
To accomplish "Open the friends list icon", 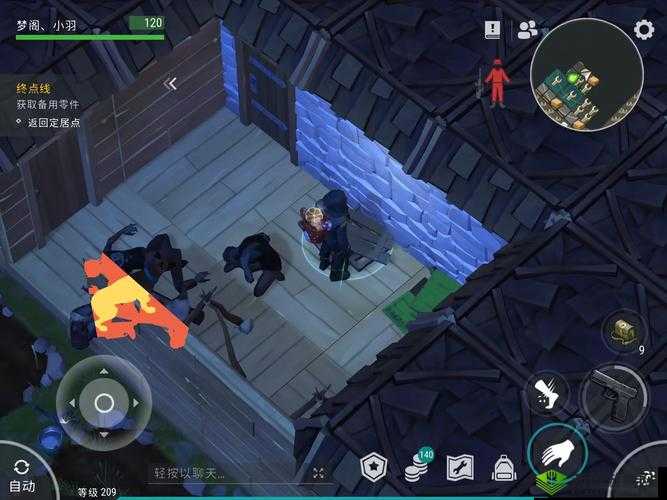I will [x=527, y=30].
